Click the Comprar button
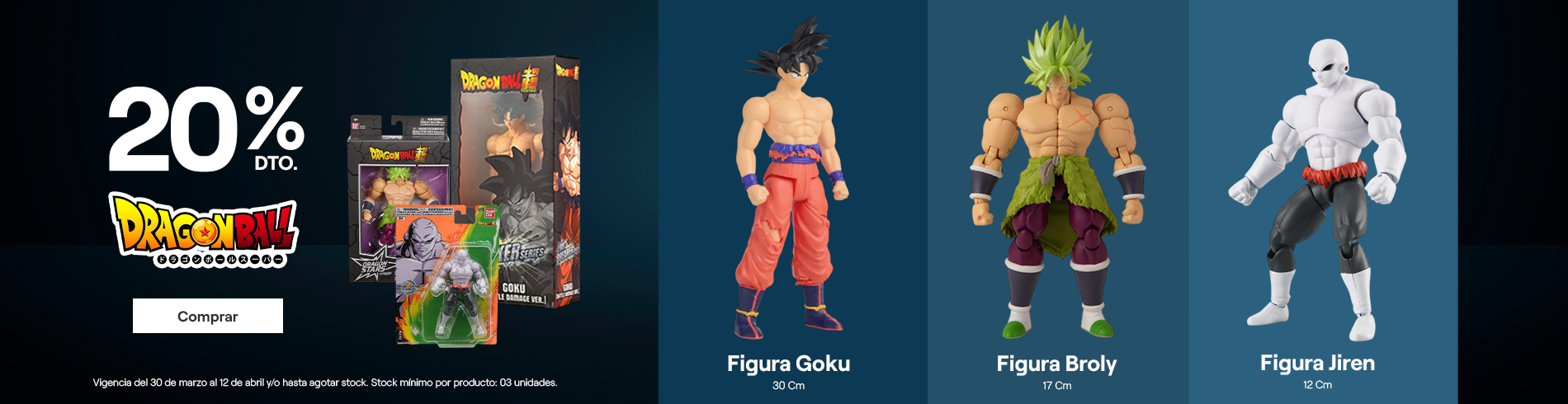 click(x=208, y=316)
